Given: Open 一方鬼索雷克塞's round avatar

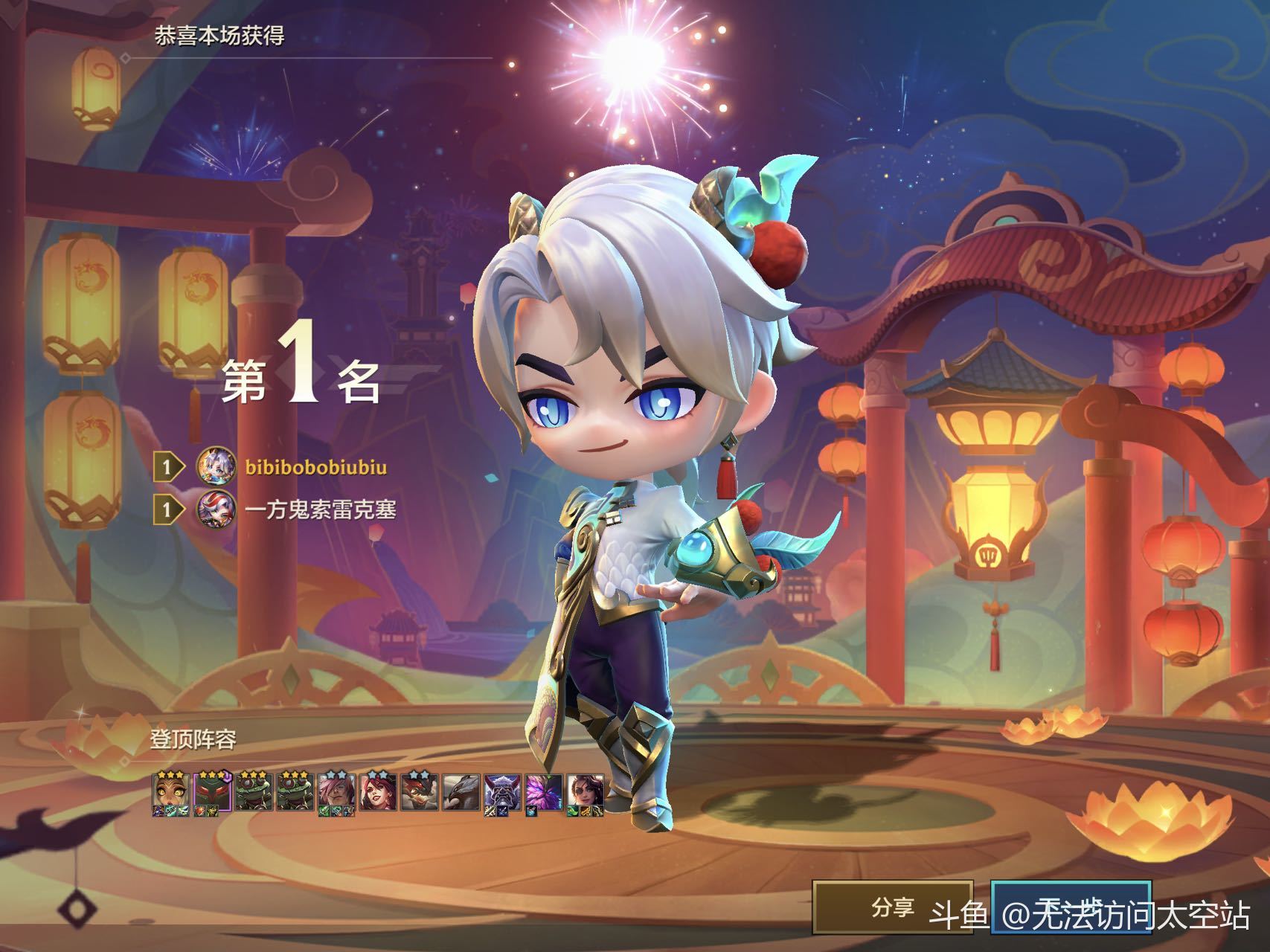Looking at the screenshot, I should (x=216, y=509).
